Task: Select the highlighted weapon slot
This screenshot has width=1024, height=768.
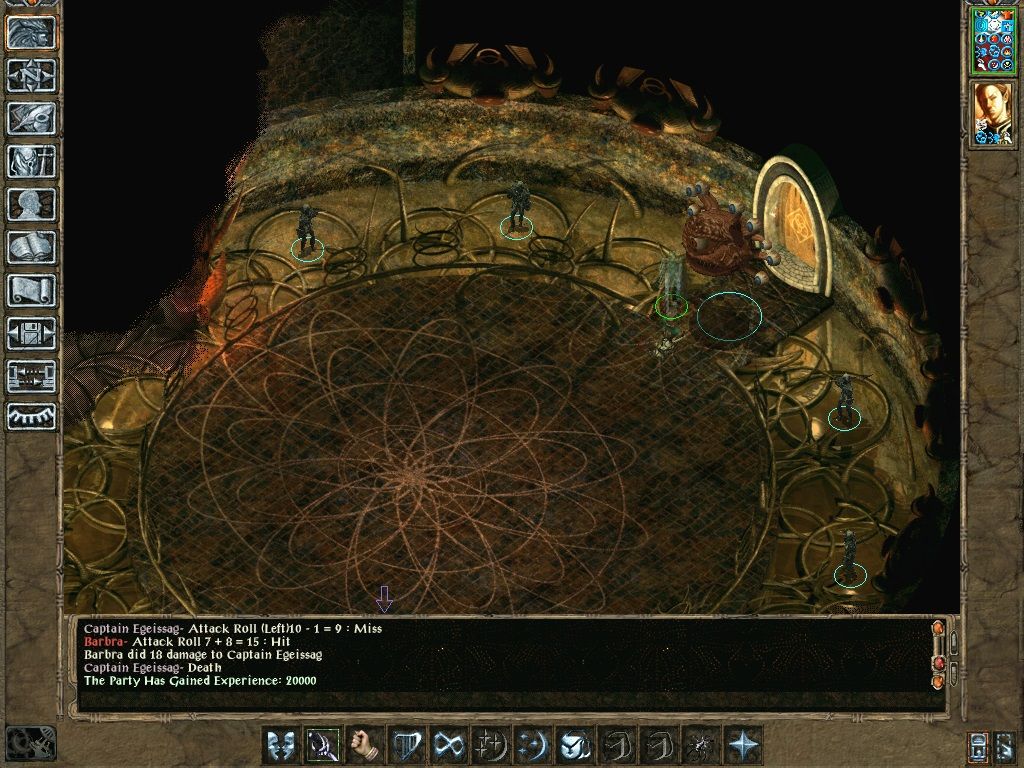Action: [323, 745]
